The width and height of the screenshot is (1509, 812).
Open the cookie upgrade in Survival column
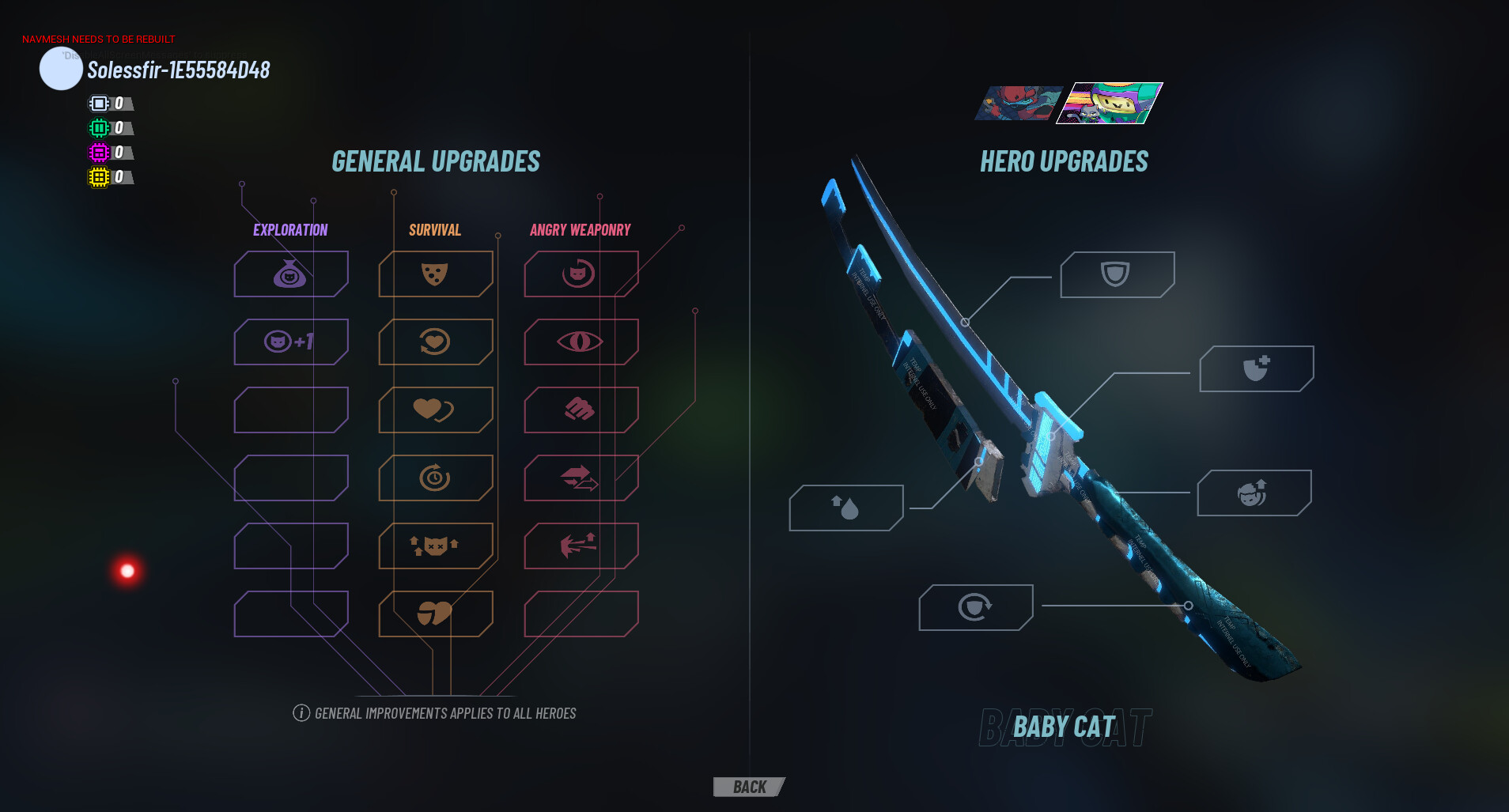click(x=436, y=274)
